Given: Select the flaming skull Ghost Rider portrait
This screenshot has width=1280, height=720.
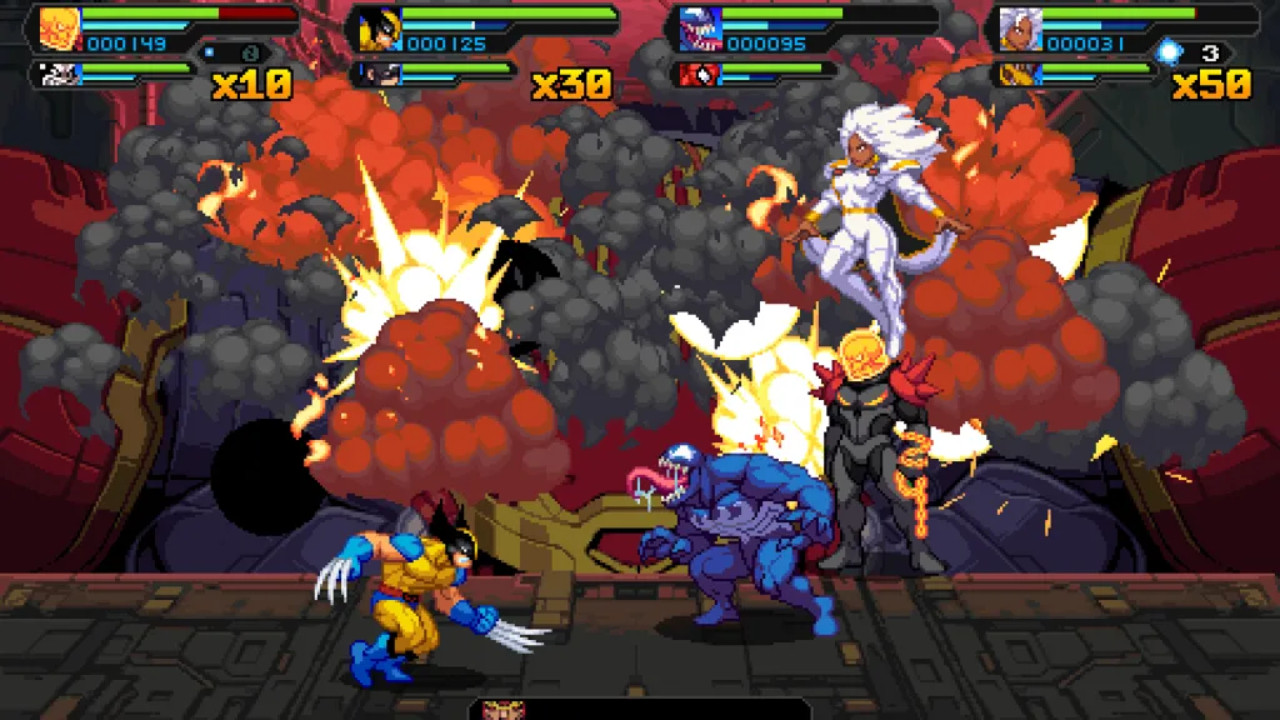Looking at the screenshot, I should coord(60,28).
